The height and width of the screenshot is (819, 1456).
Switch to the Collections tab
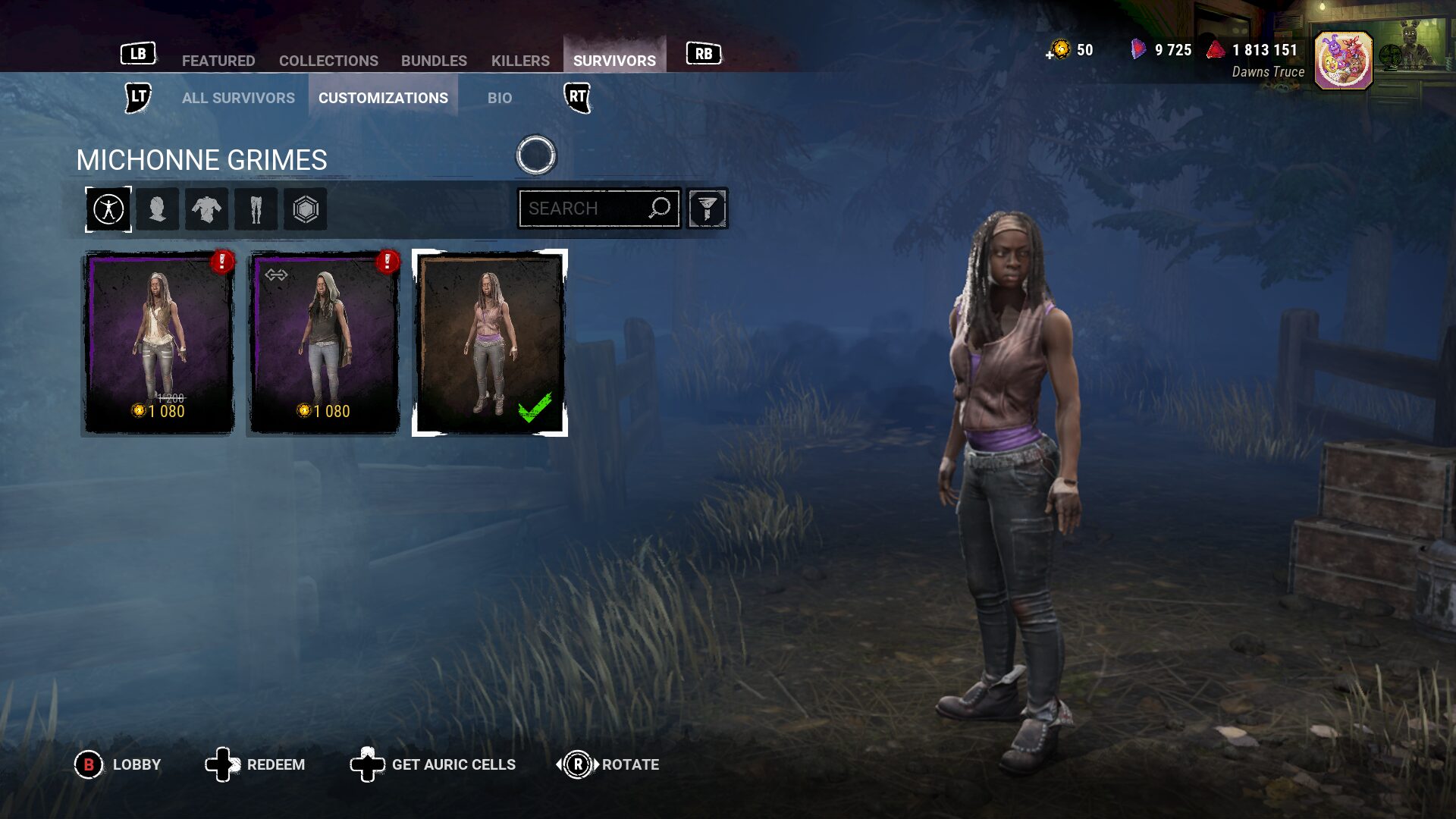click(328, 61)
